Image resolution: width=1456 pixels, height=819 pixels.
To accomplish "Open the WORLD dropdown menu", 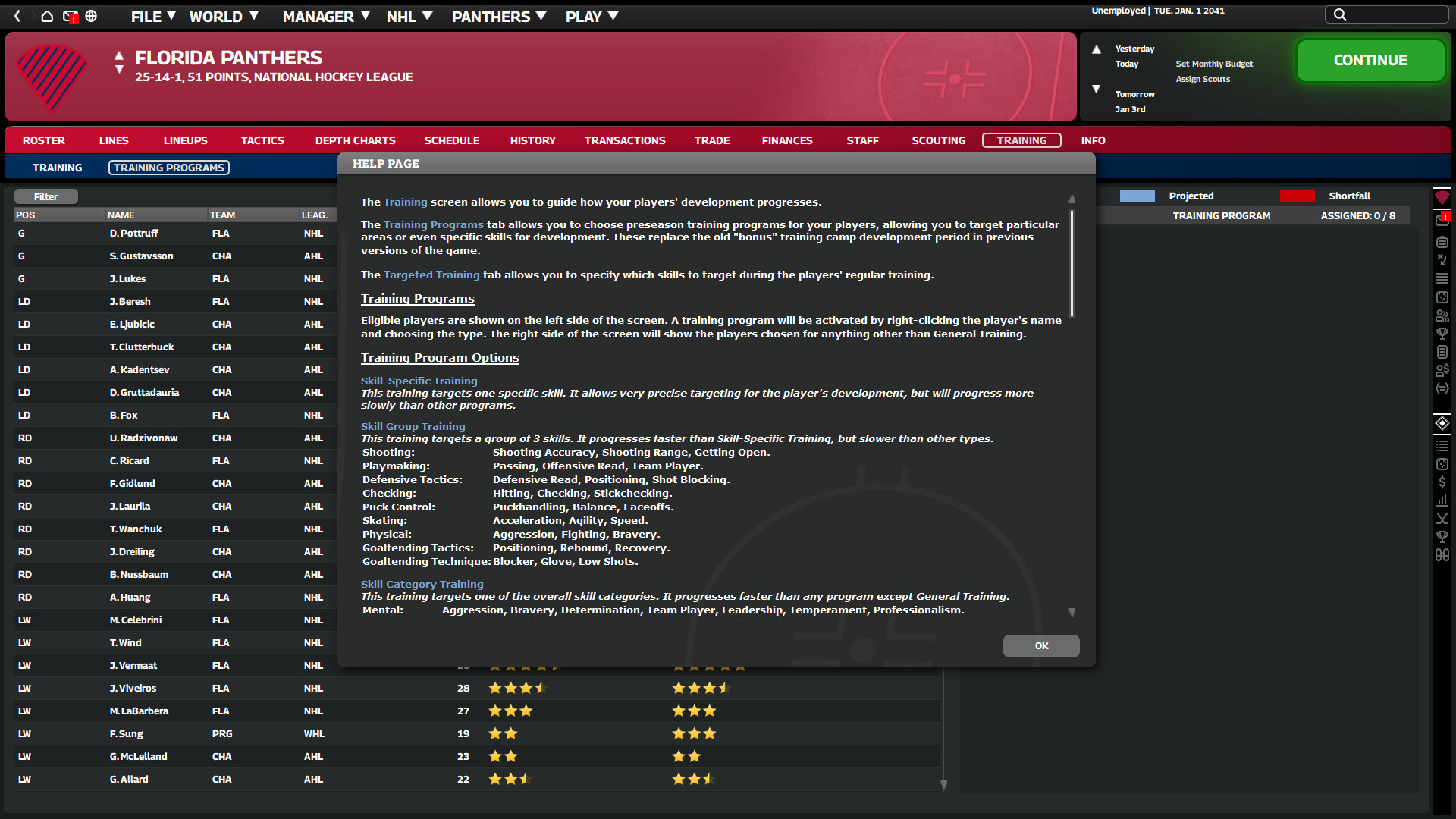I will point(216,16).
